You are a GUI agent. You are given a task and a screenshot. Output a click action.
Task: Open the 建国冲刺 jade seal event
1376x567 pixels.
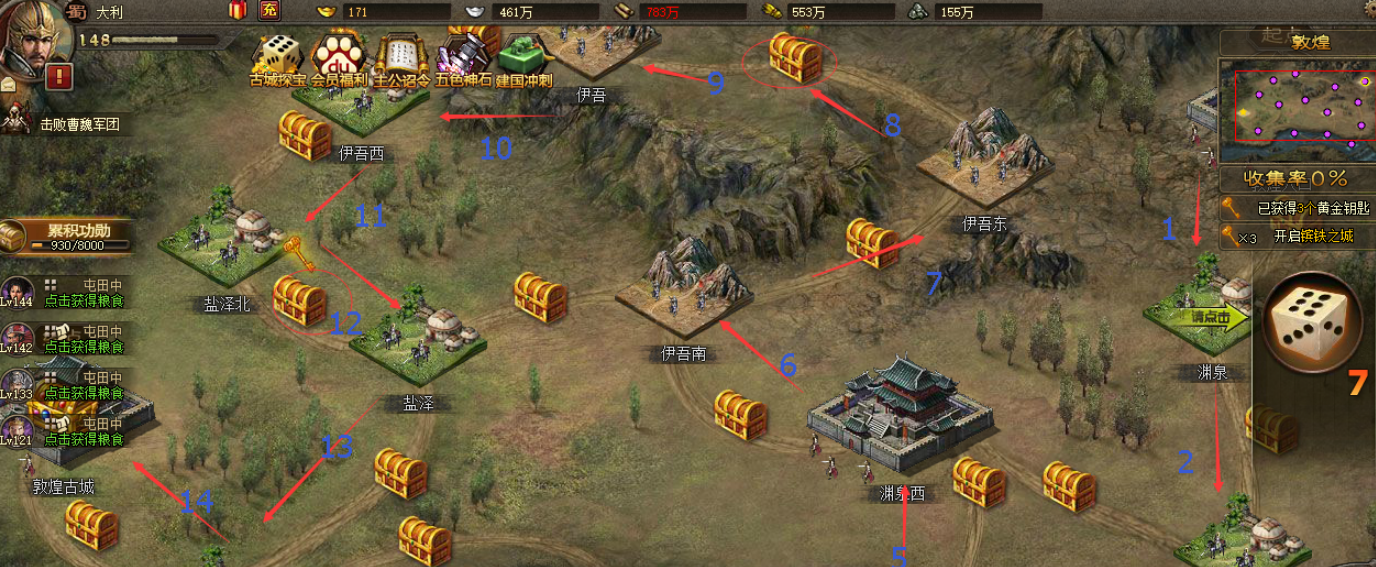click(524, 60)
